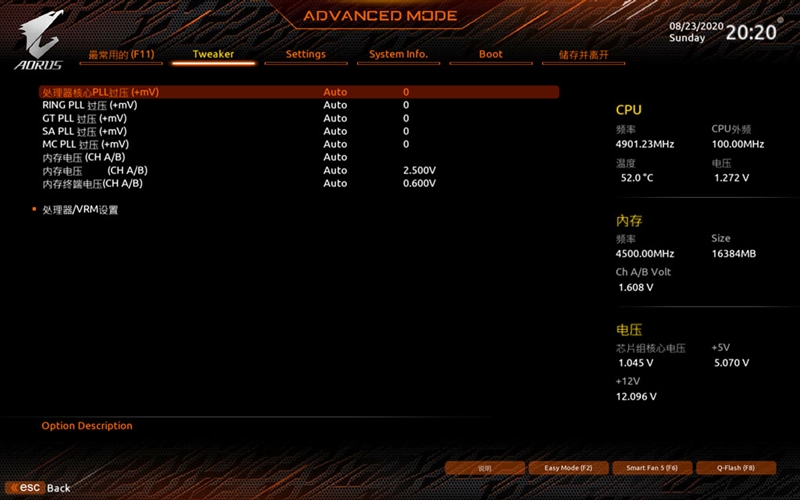The height and width of the screenshot is (500, 800).
Task: Select the MC PLL 过压 setting
Action: click(84, 144)
